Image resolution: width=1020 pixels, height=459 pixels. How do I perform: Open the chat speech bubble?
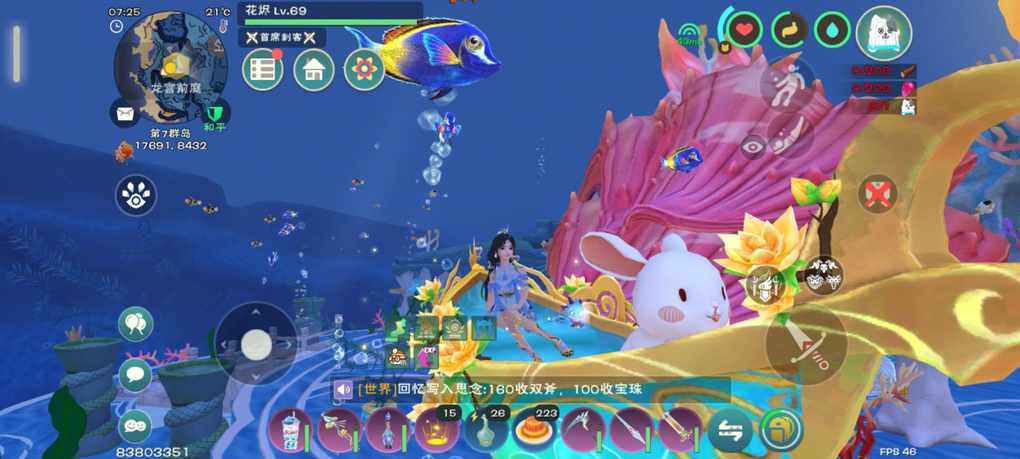click(x=135, y=375)
